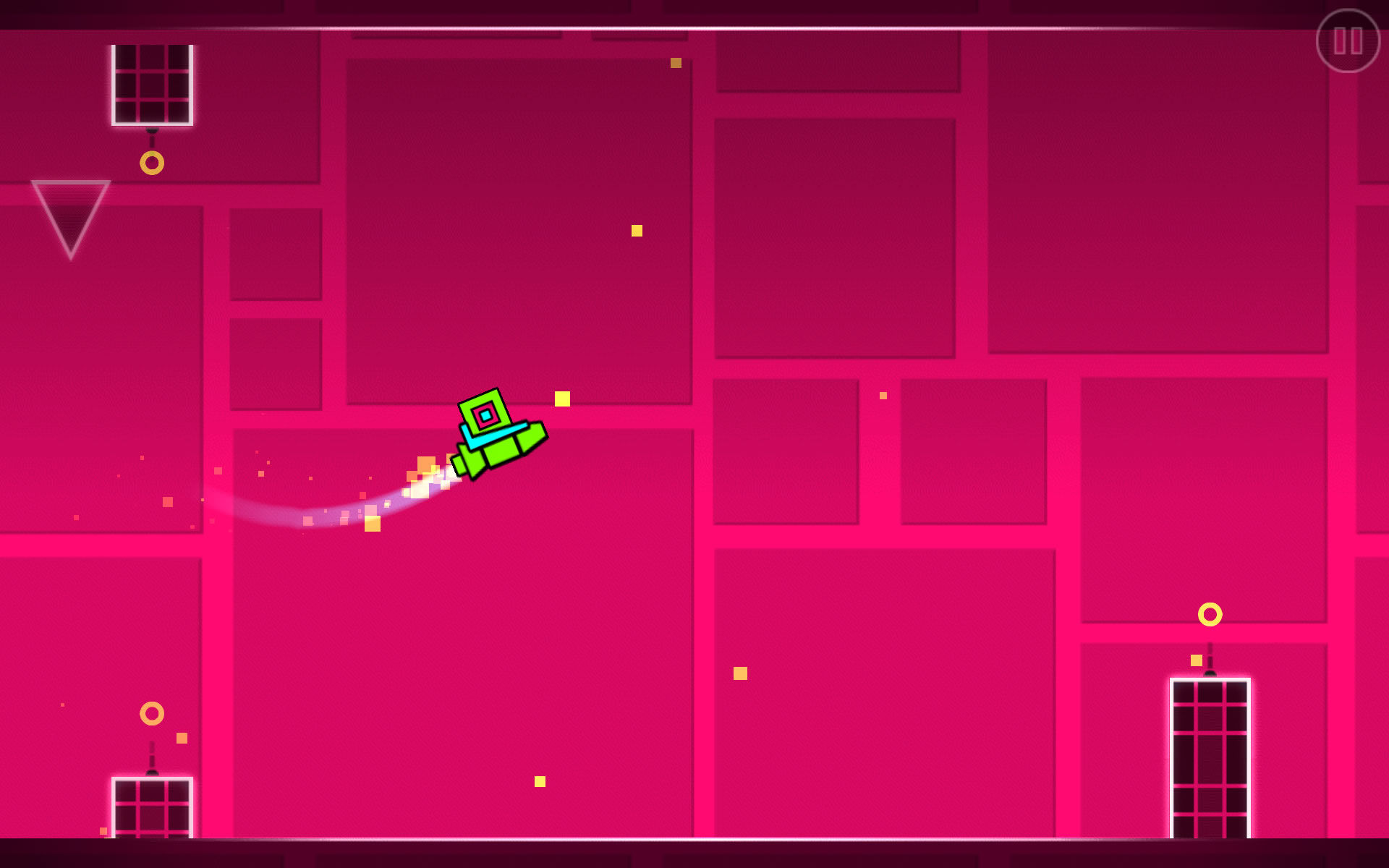The width and height of the screenshot is (1389, 868).
Task: Click the pink square tile below top-left block
Action: click(x=275, y=253)
